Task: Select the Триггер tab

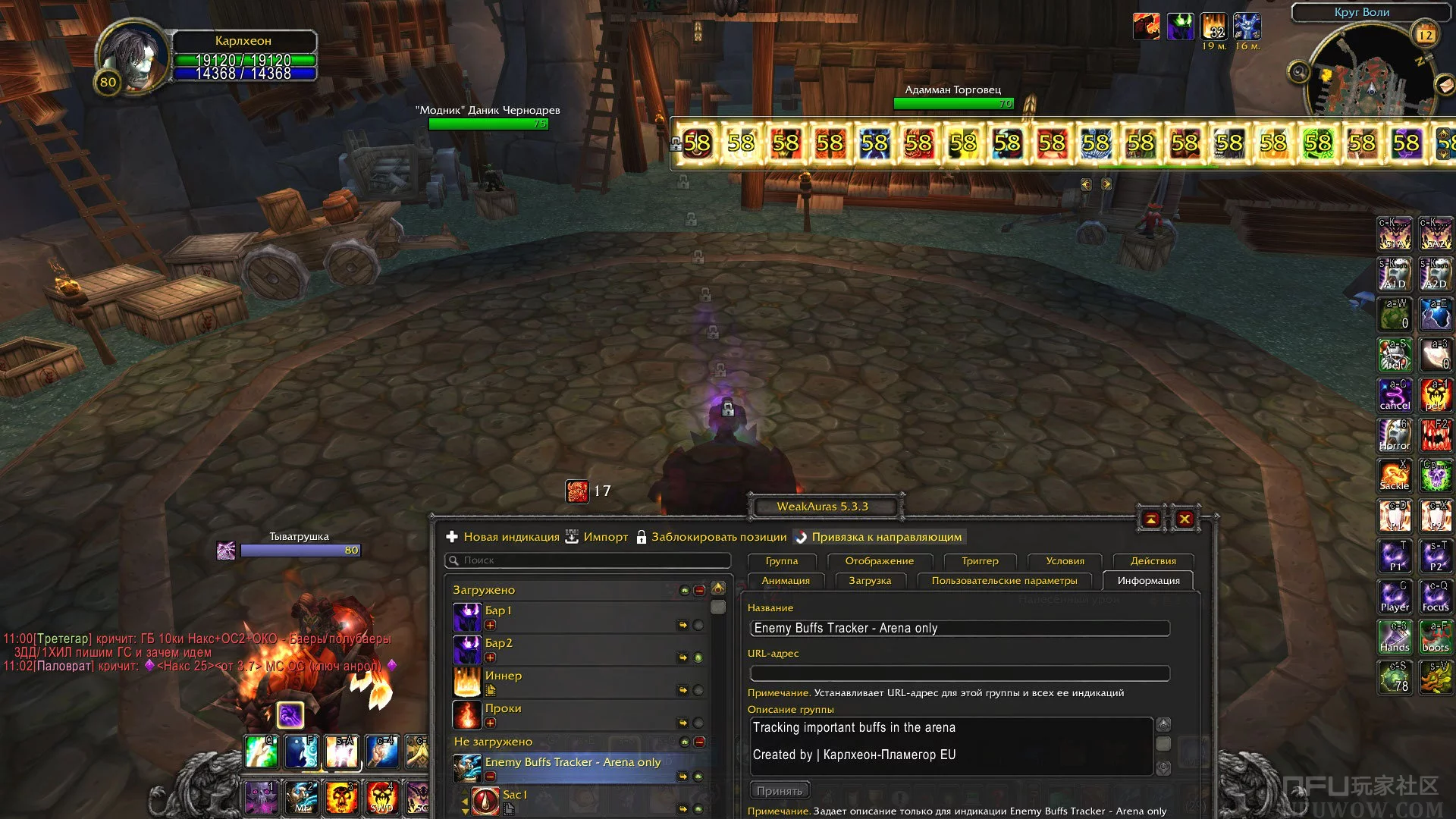Action: point(980,561)
